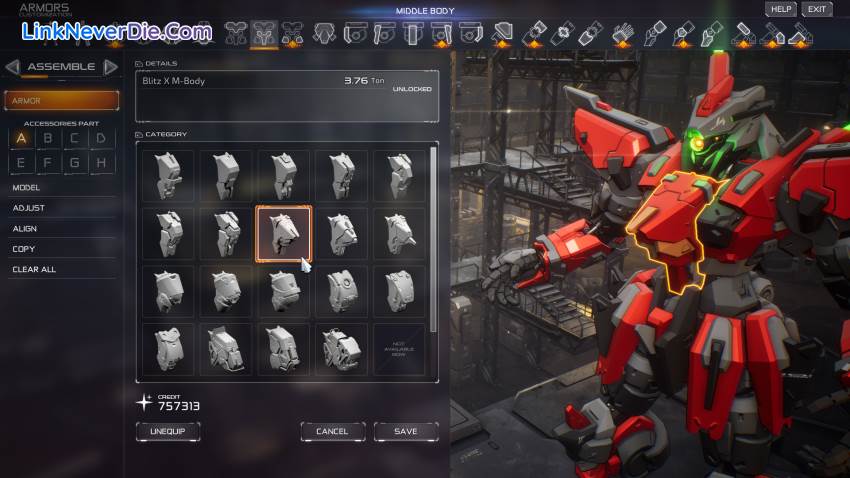Choose CLEAR ALL in the side menu
Screen dimensions: 850x478
[x=34, y=269]
